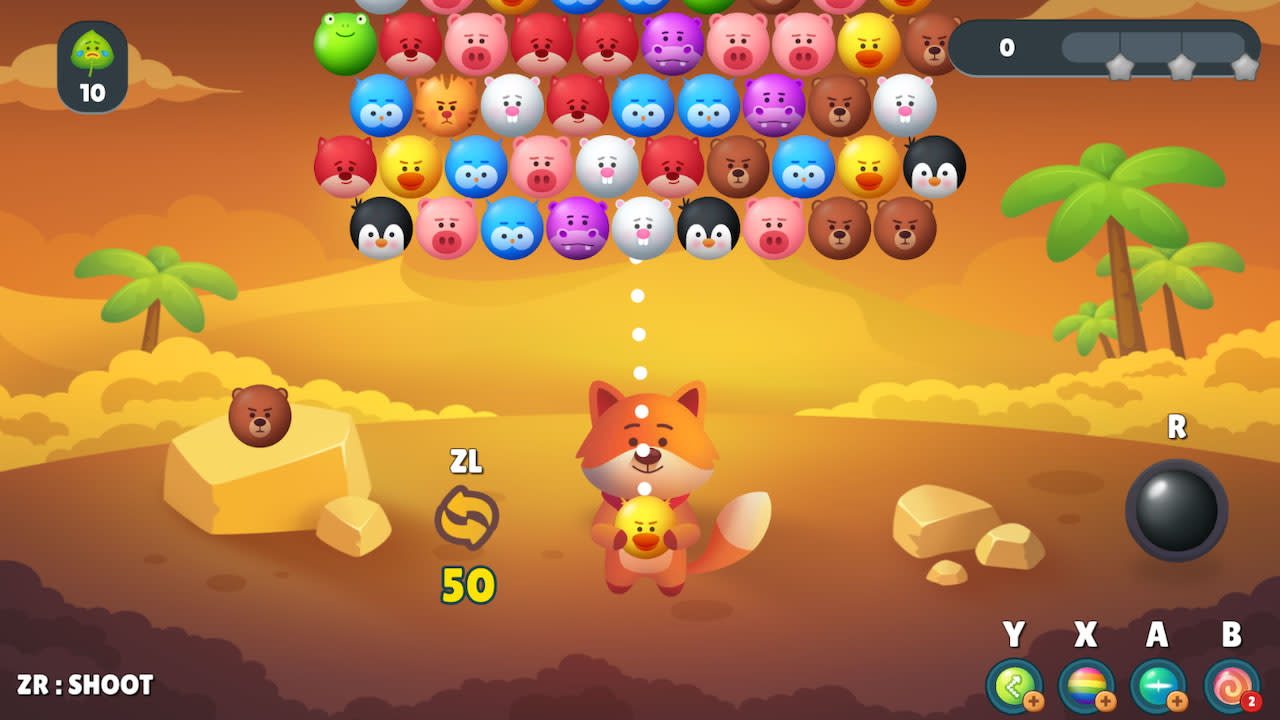This screenshot has height=720, width=1280.
Task: Activate the Y zigzag arrow power-up
Action: [x=1016, y=688]
